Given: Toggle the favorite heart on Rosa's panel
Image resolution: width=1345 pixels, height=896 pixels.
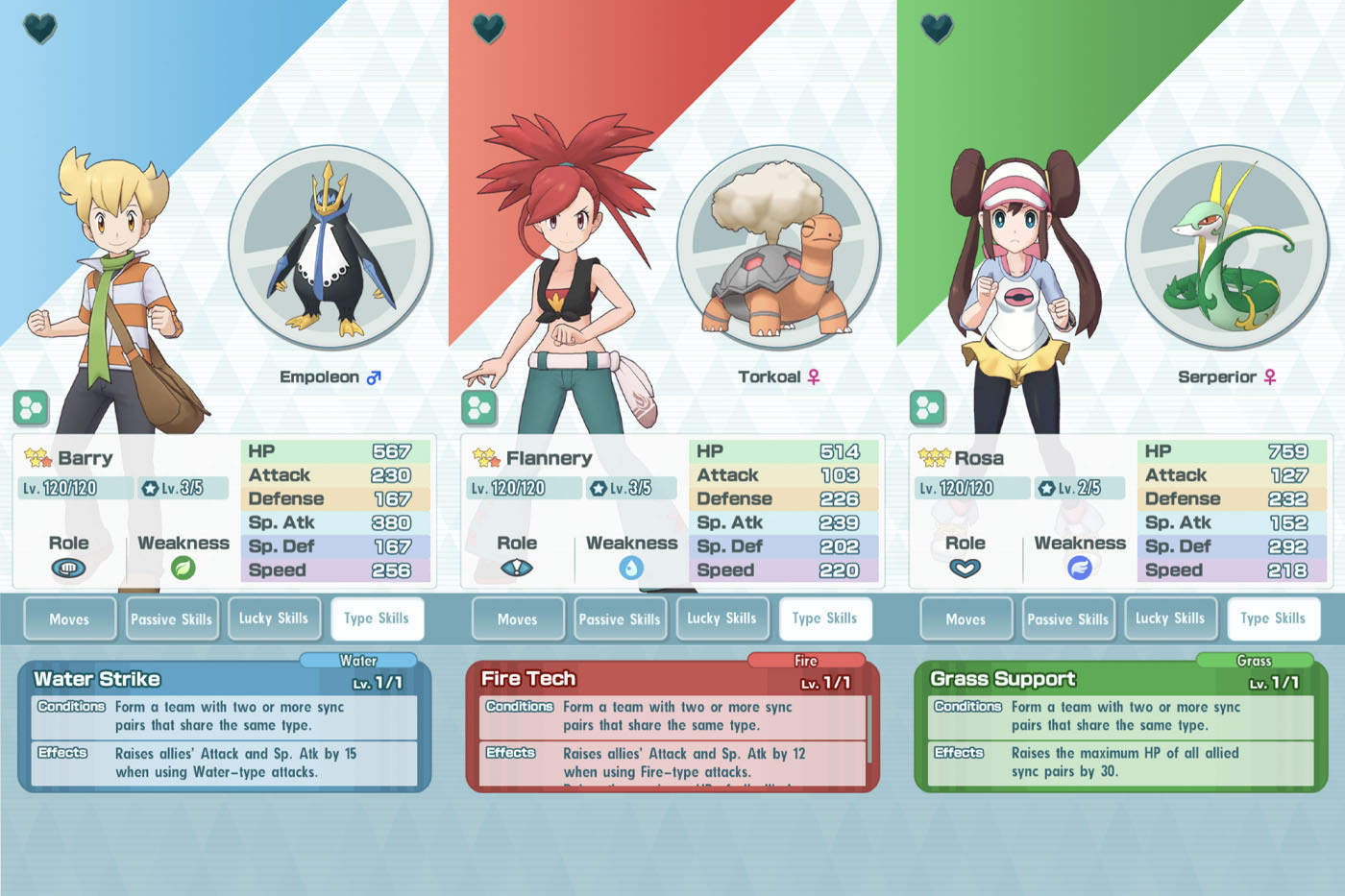Looking at the screenshot, I should pos(937,28).
